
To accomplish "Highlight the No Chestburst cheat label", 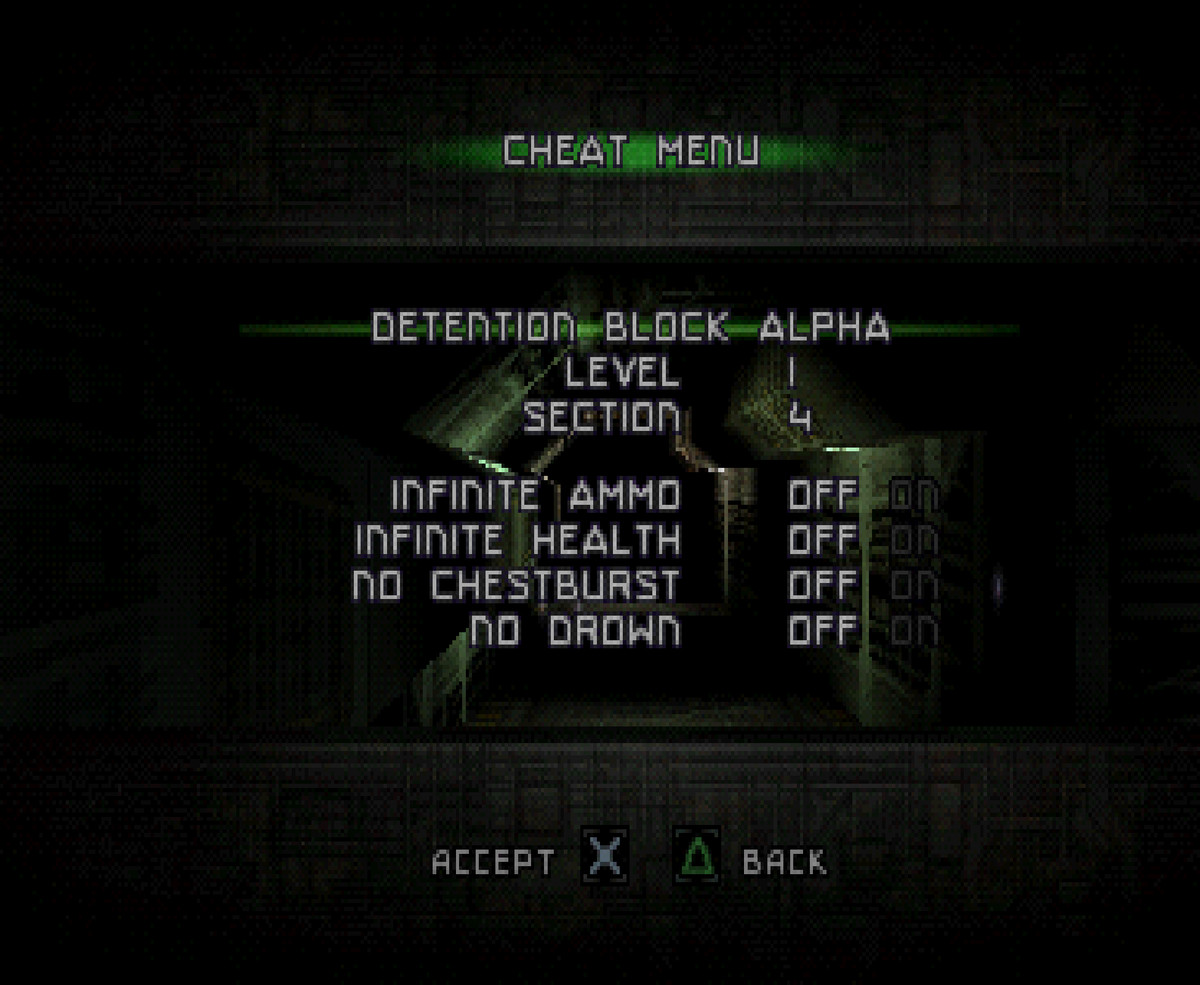I will (516, 585).
